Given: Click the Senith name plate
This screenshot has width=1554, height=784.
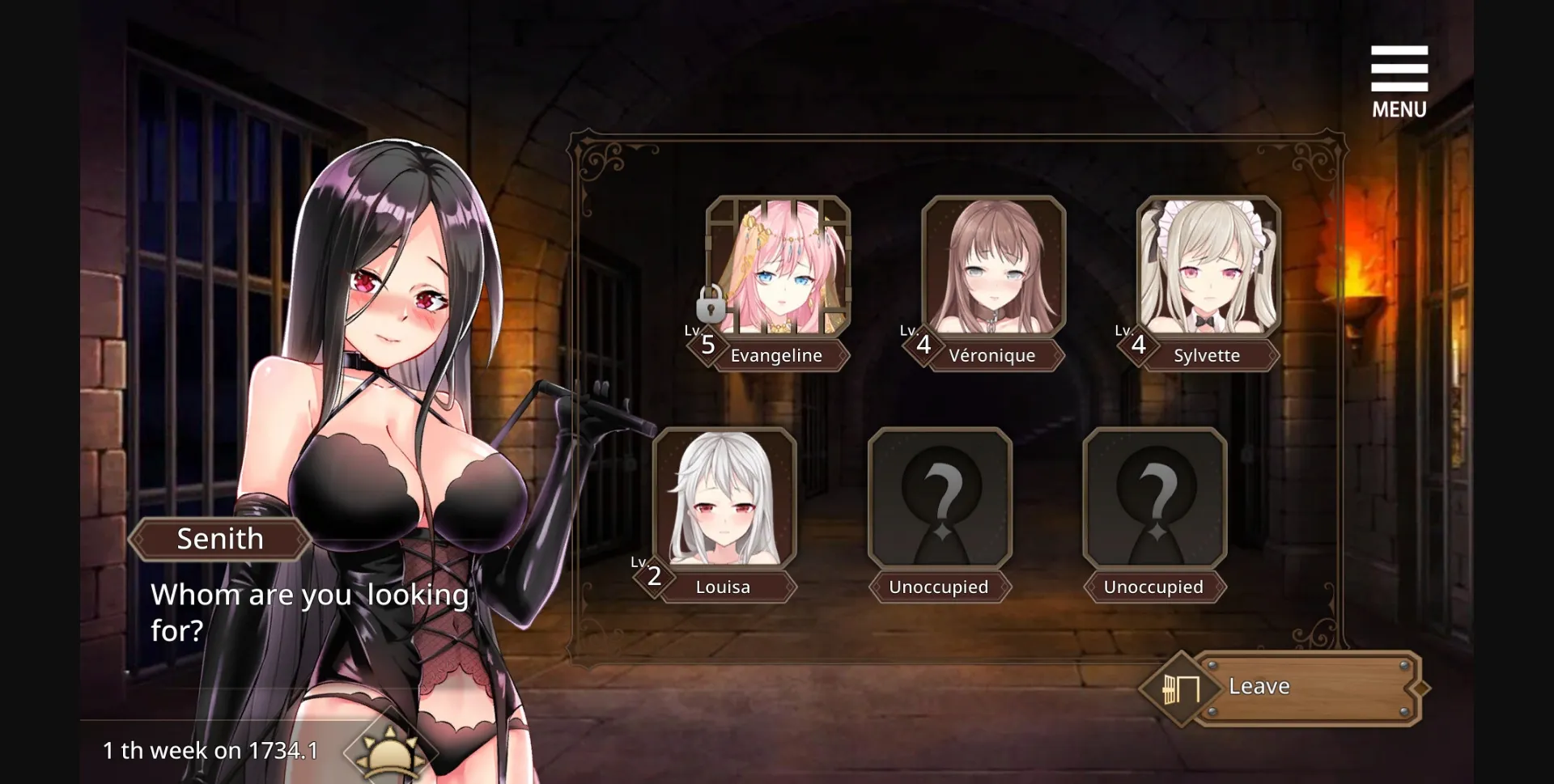Looking at the screenshot, I should pos(219,539).
